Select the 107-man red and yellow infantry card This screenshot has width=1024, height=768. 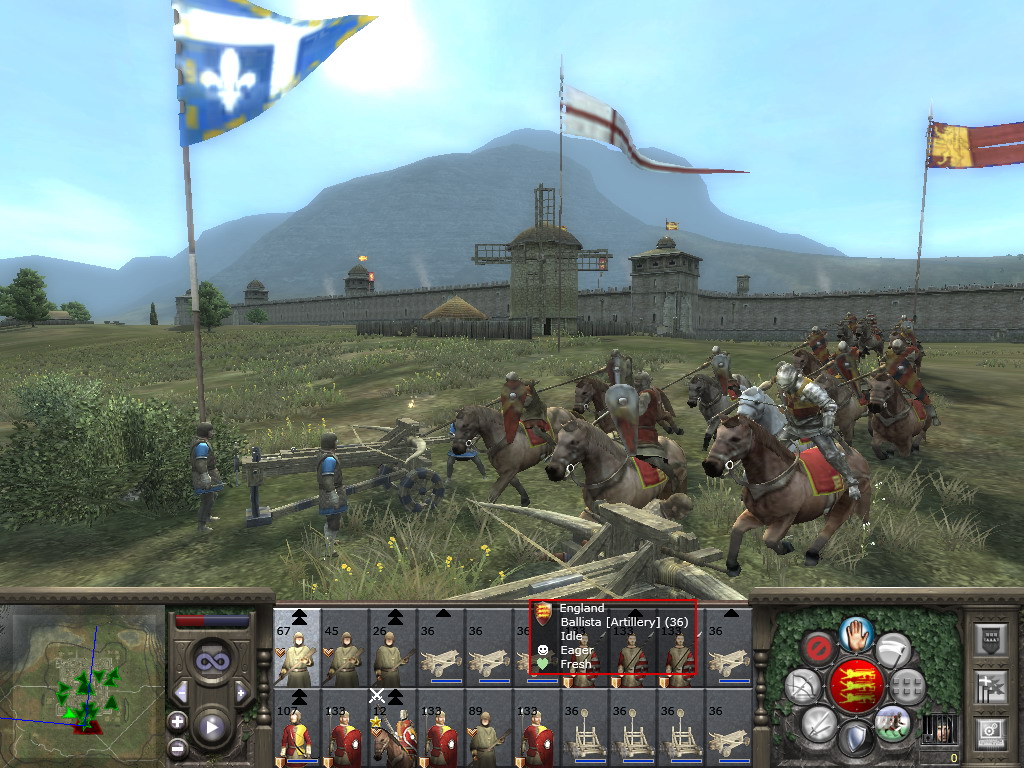[297, 728]
